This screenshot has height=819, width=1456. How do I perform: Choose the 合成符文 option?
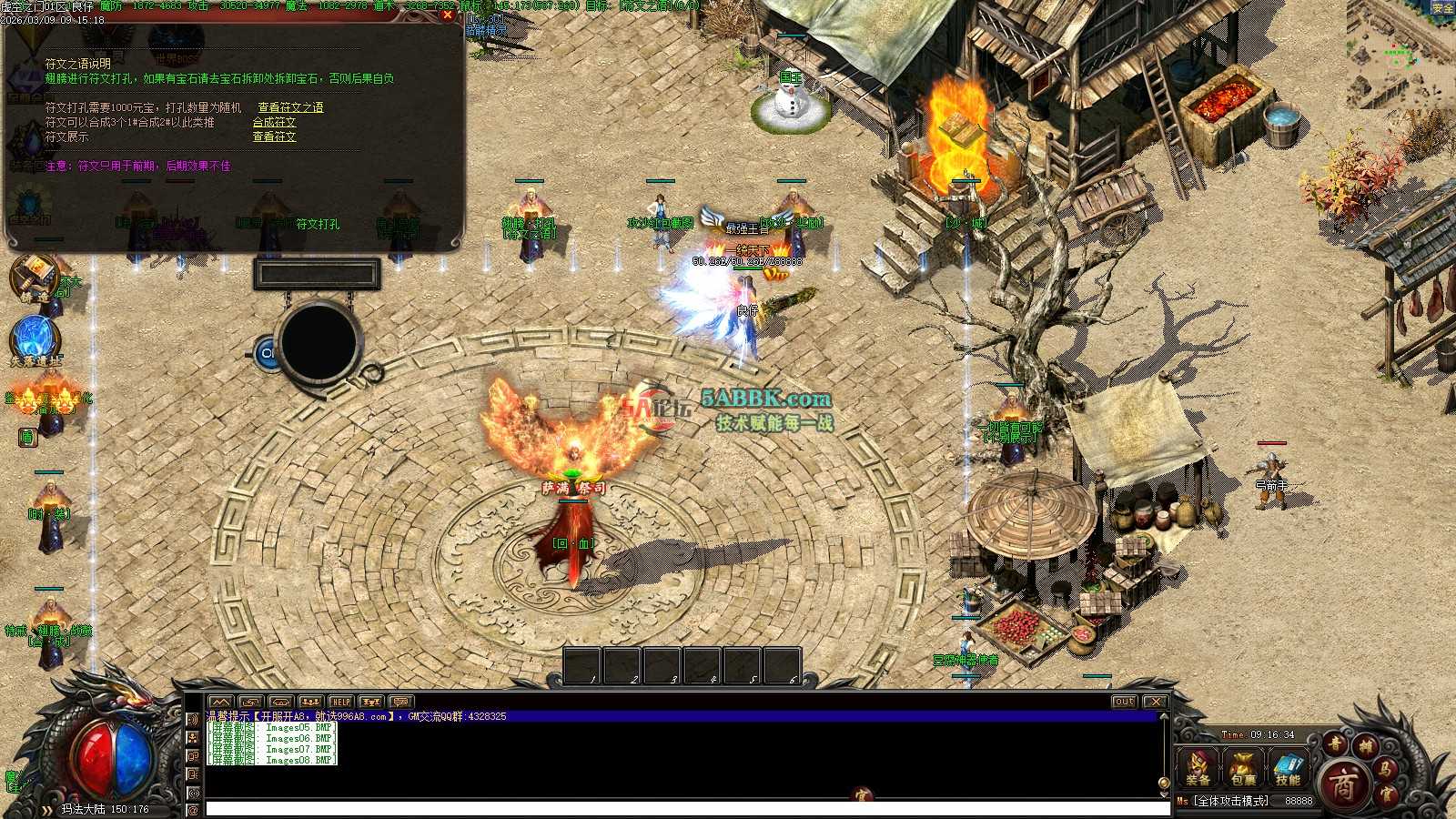coord(274,122)
